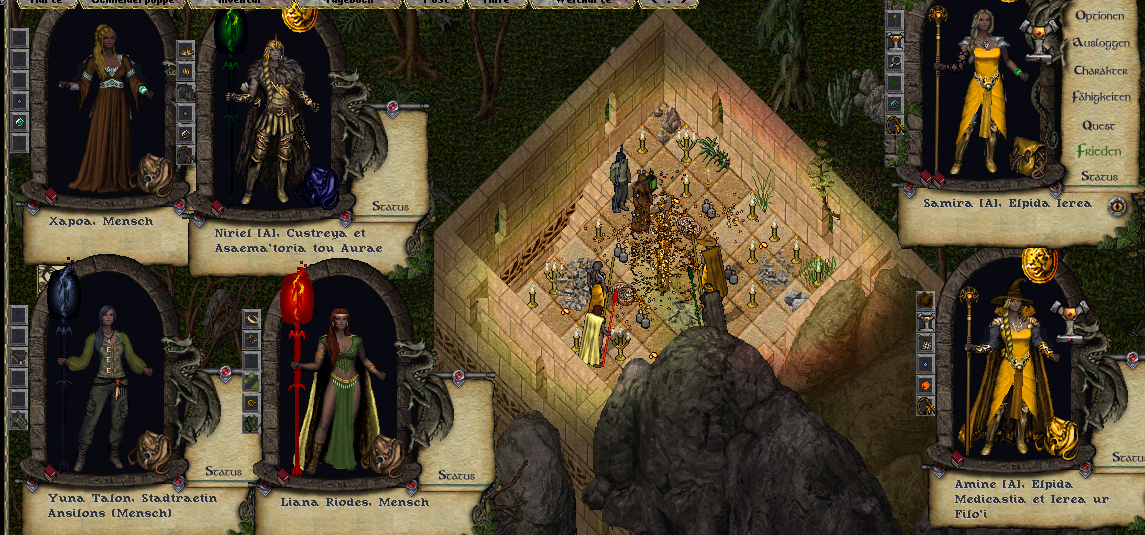Open the Tagebuch tab in top bar
Screen dimensions: 1145x535
[352, 3]
